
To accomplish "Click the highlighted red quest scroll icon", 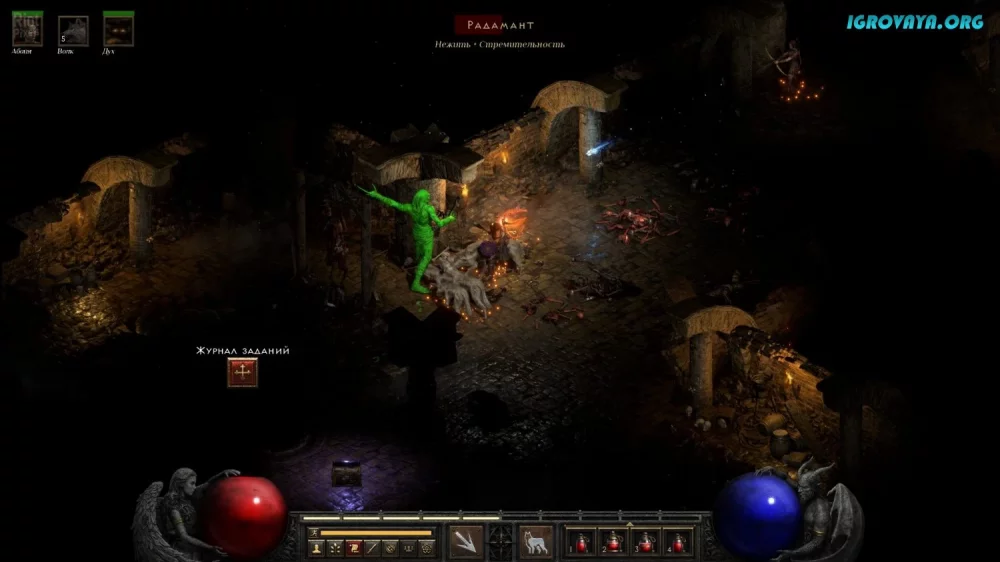I will [x=353, y=548].
